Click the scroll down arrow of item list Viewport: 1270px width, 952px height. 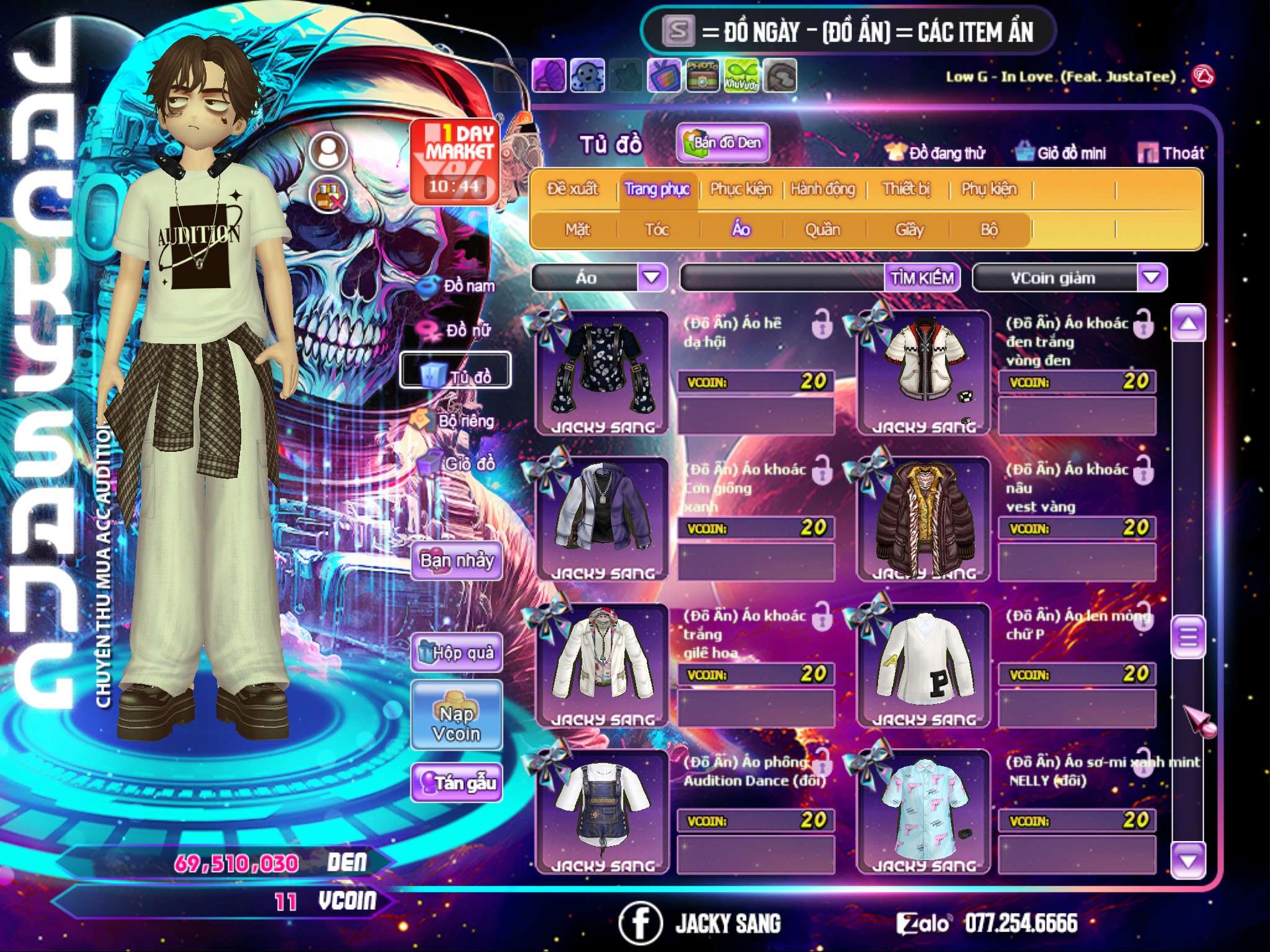[x=1188, y=860]
